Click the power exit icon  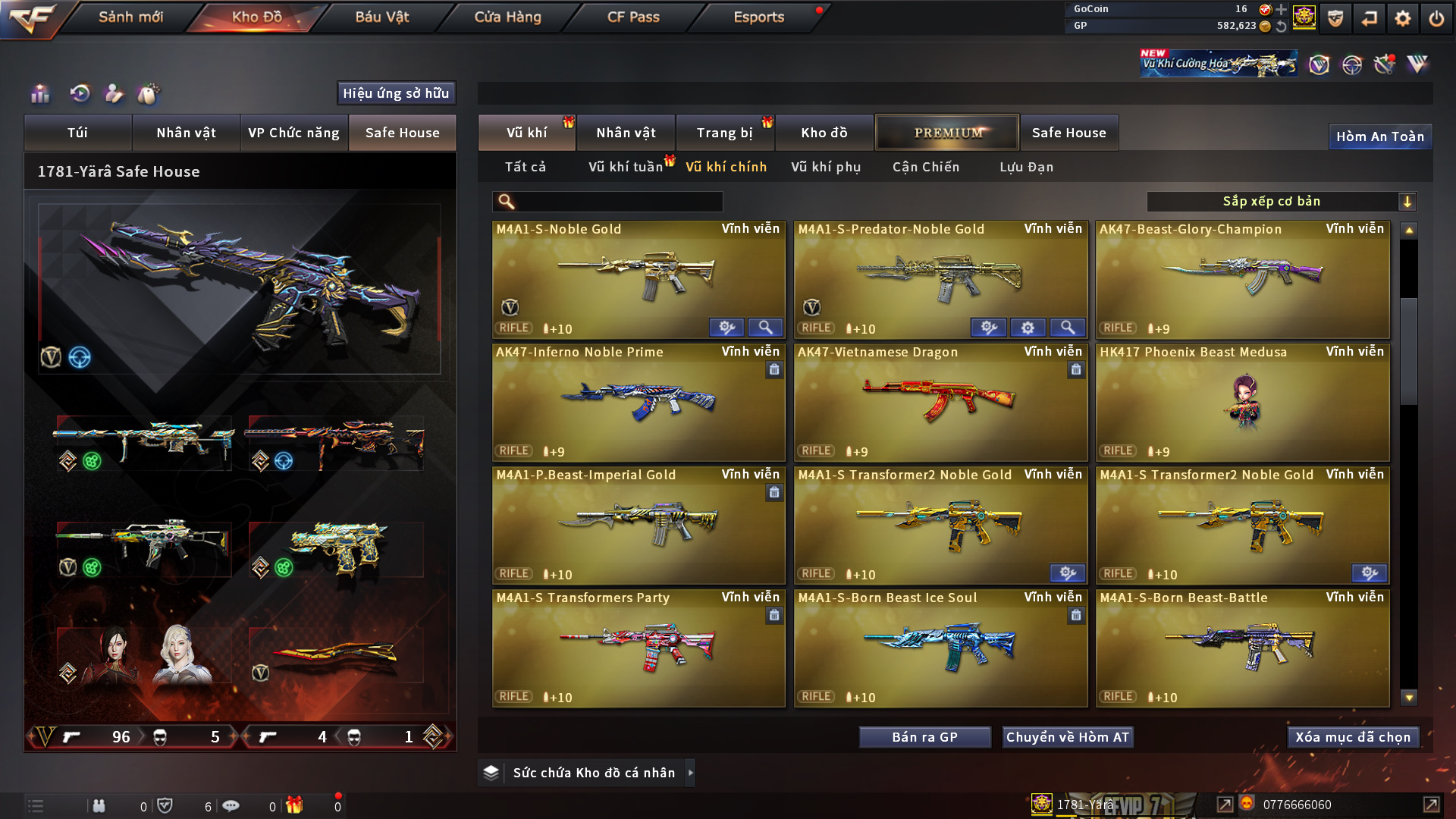coord(1436,18)
